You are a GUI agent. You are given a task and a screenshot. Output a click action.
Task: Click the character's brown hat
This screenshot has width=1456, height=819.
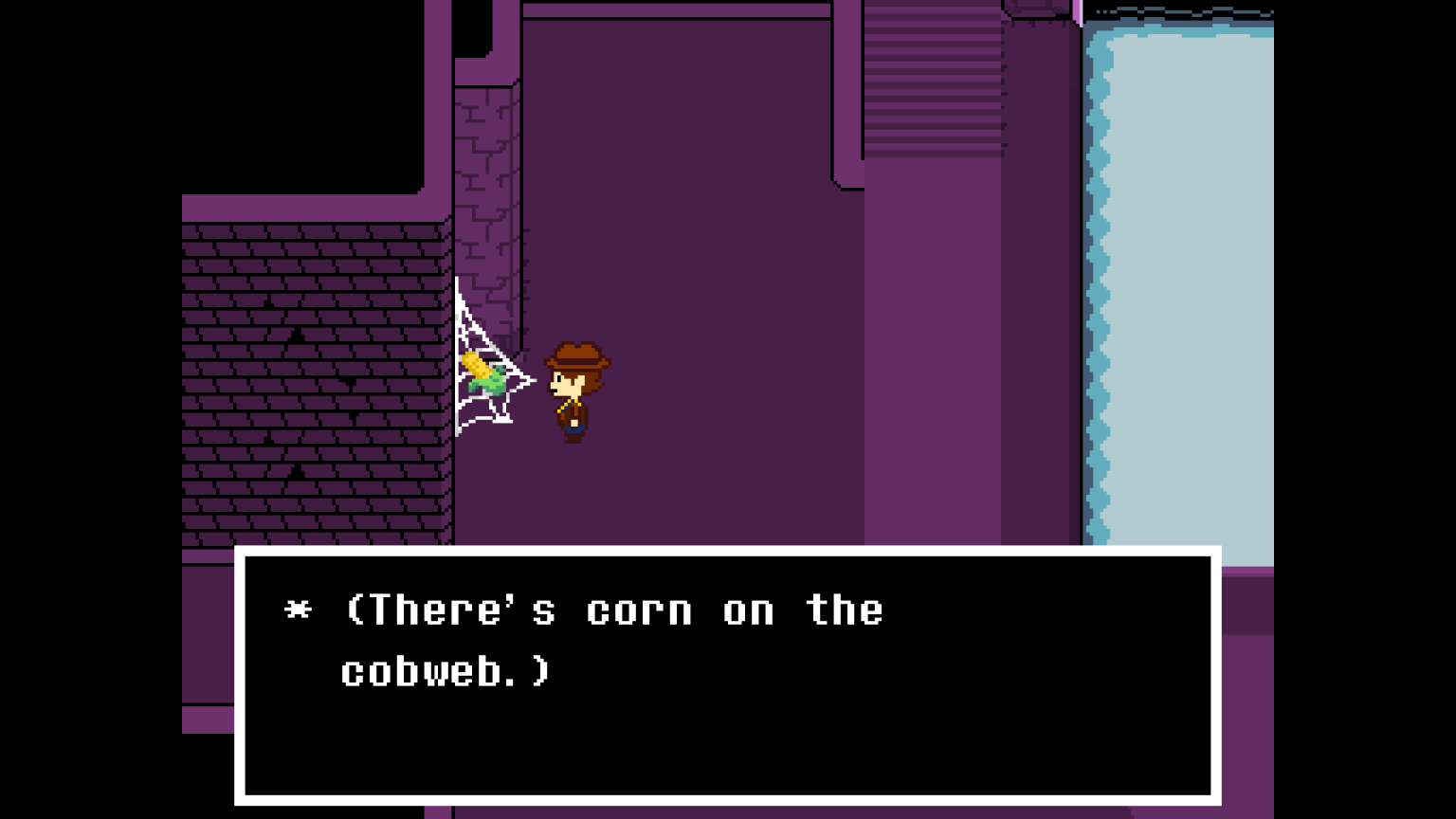pos(580,355)
